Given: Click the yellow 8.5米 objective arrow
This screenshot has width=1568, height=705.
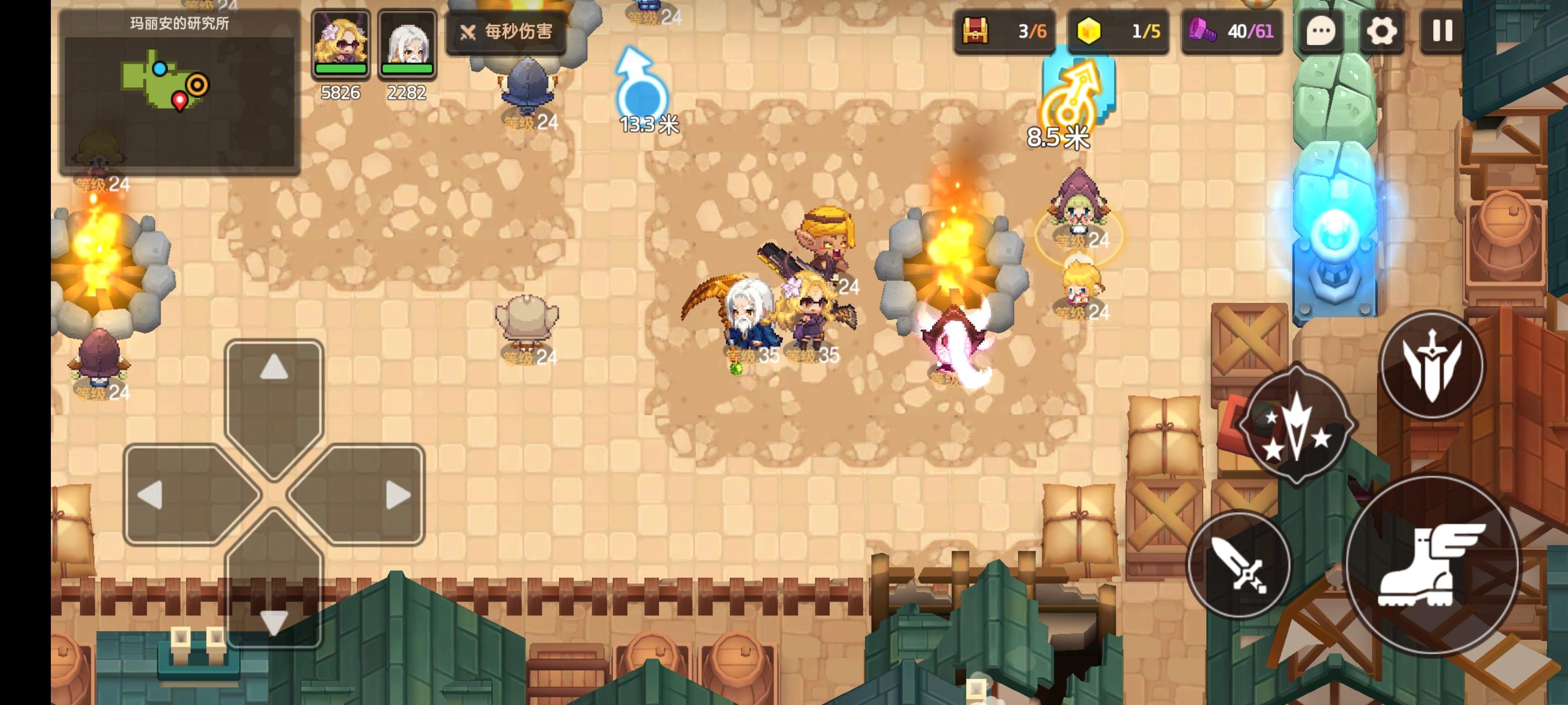Looking at the screenshot, I should pos(1069,94).
